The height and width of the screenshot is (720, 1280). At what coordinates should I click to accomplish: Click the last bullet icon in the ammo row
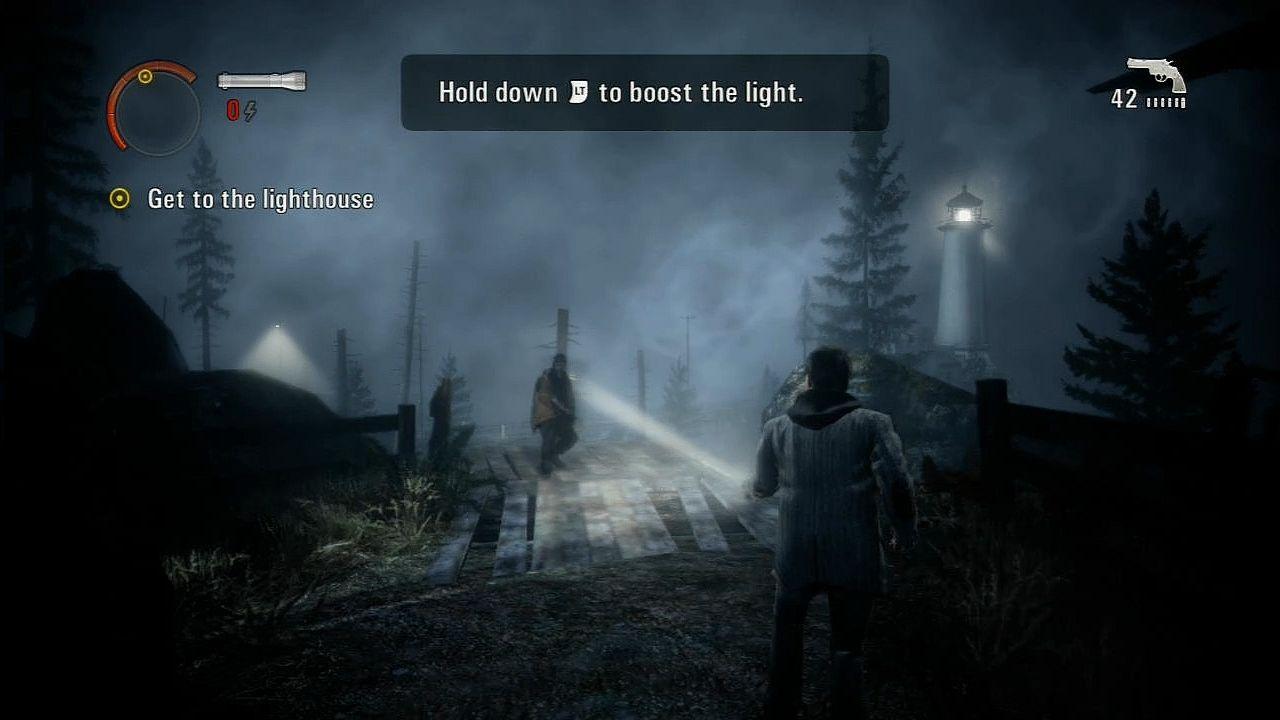coord(1185,100)
